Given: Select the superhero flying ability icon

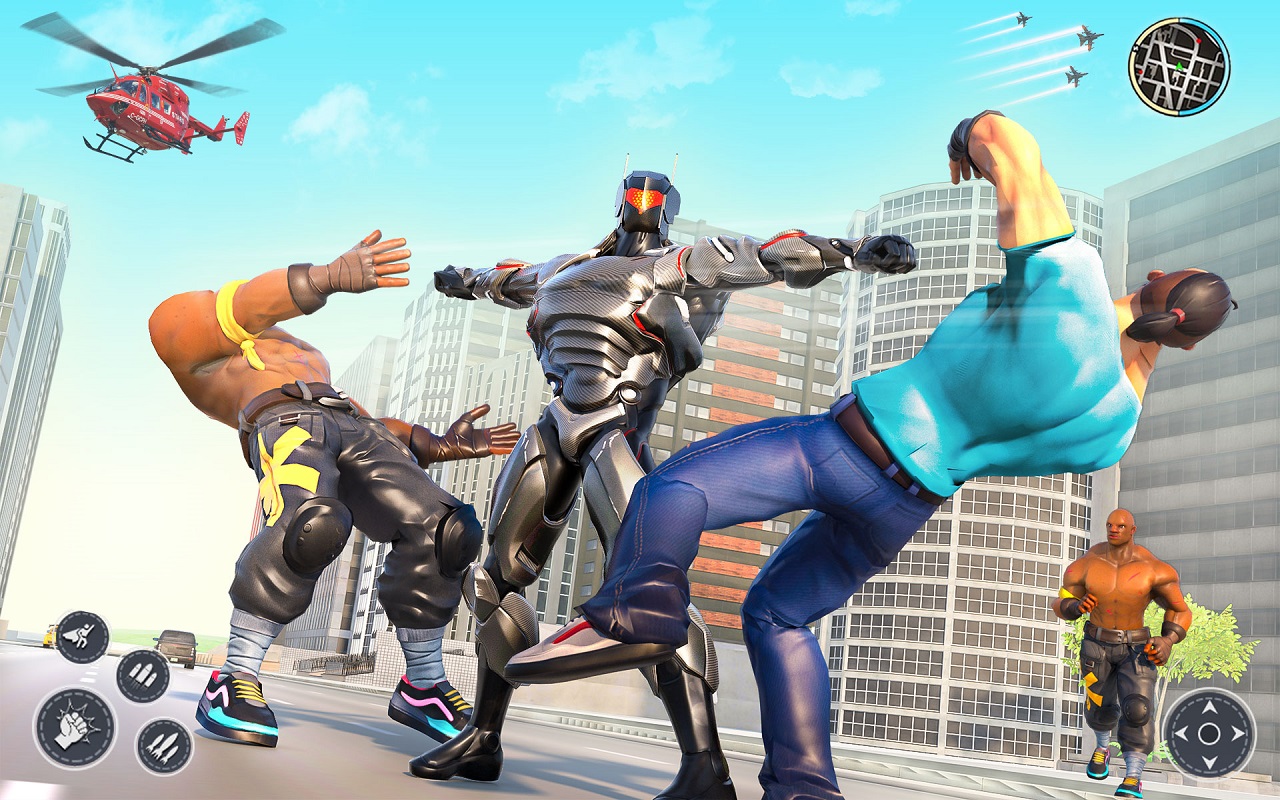Looking at the screenshot, I should point(81,636).
